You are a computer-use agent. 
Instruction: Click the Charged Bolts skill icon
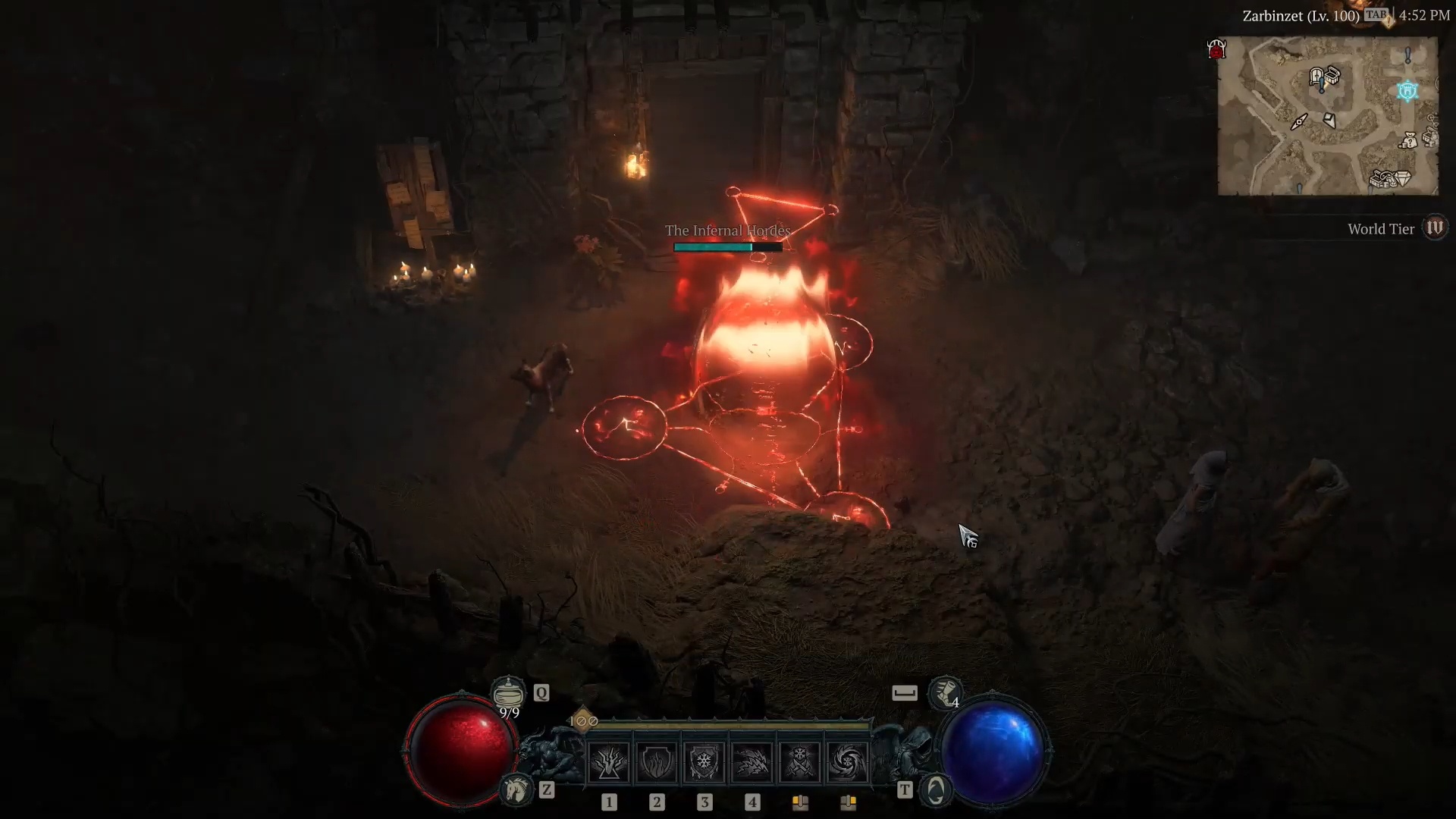752,761
